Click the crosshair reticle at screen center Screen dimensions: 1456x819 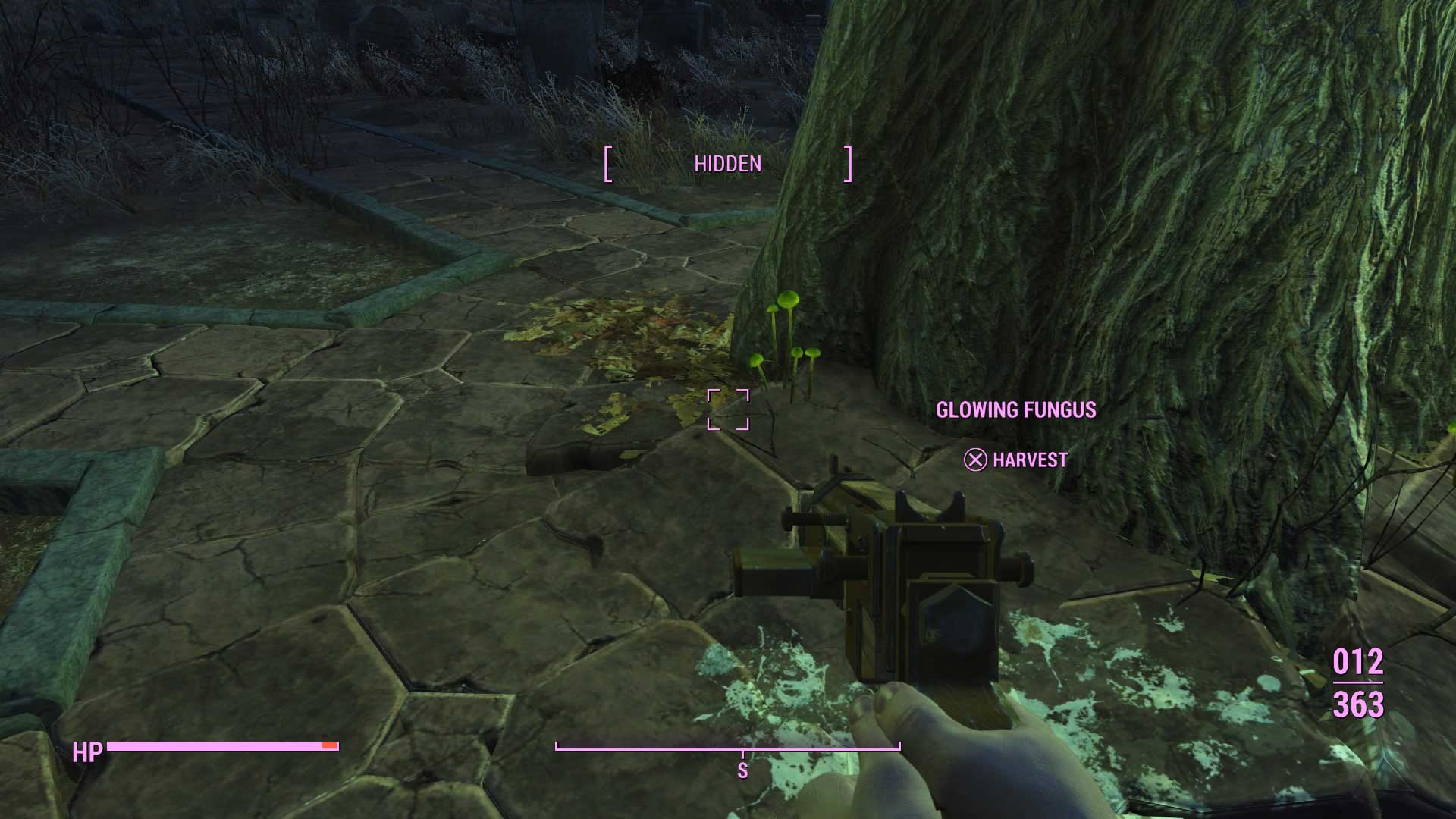(730, 409)
